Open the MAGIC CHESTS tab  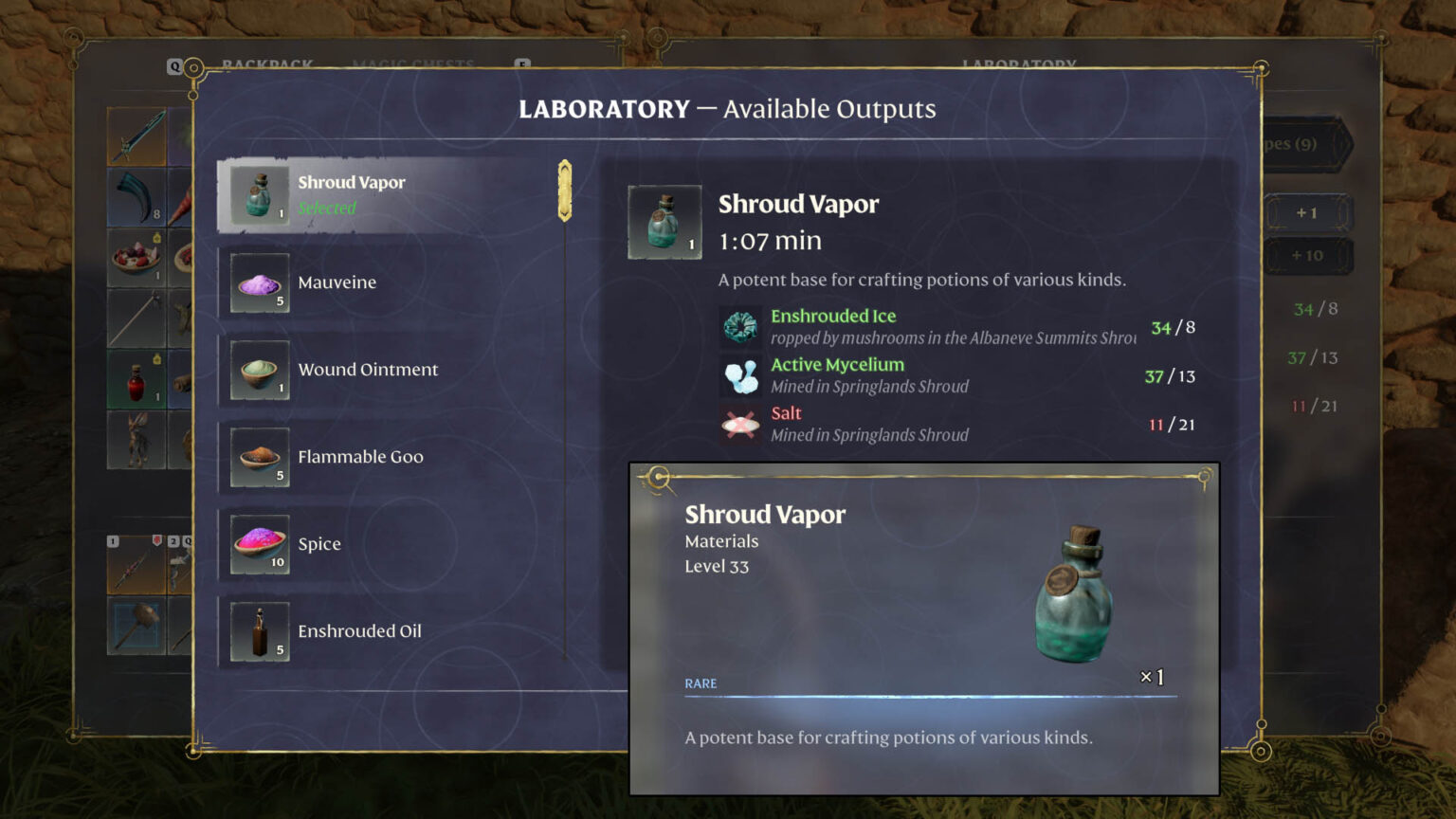pos(414,64)
